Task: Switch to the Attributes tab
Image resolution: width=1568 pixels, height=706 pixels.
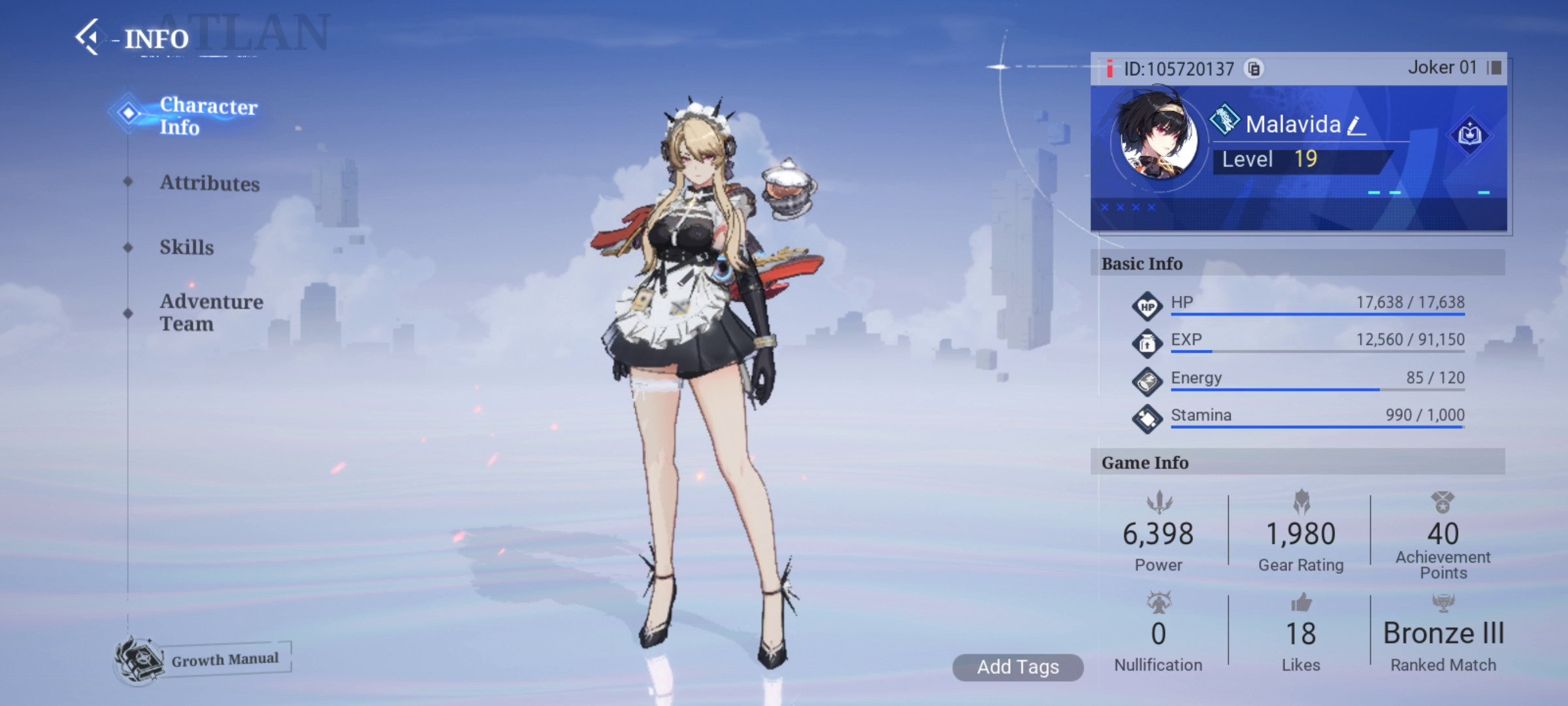Action: pos(209,183)
